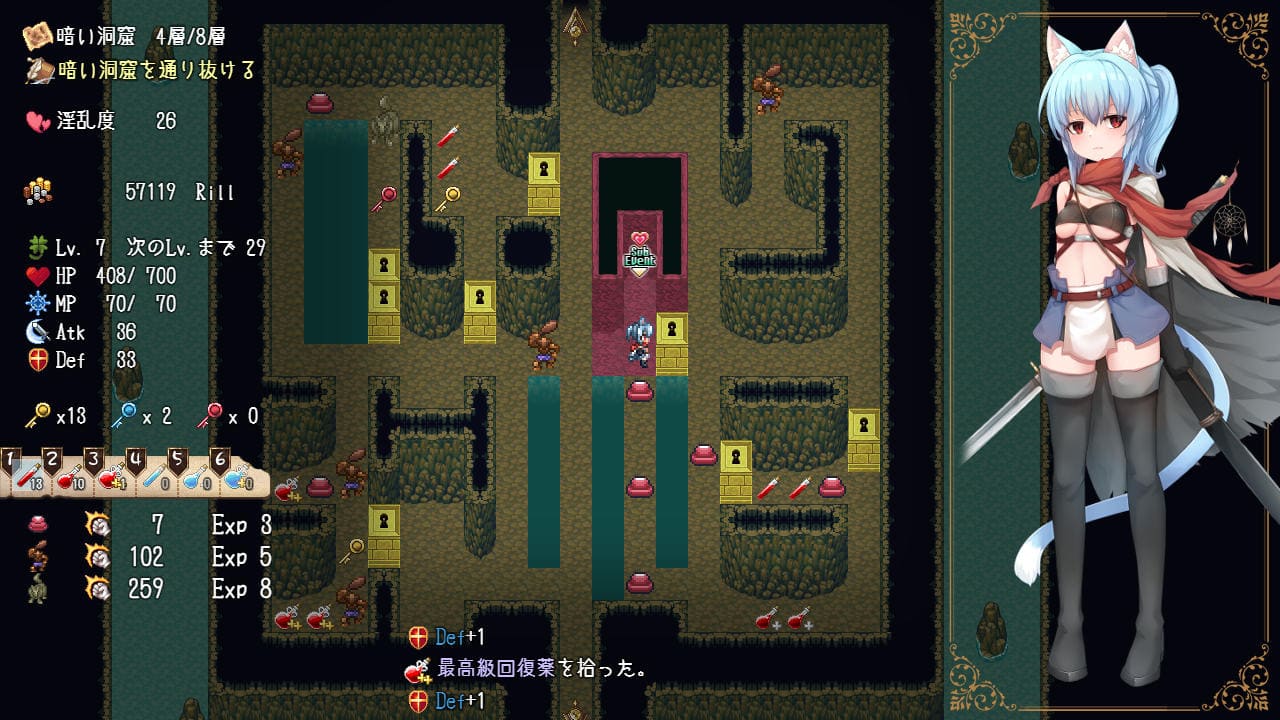This screenshot has width=1280, height=720.
Task: Choose the round blue flask in slot 5
Action: click(195, 476)
